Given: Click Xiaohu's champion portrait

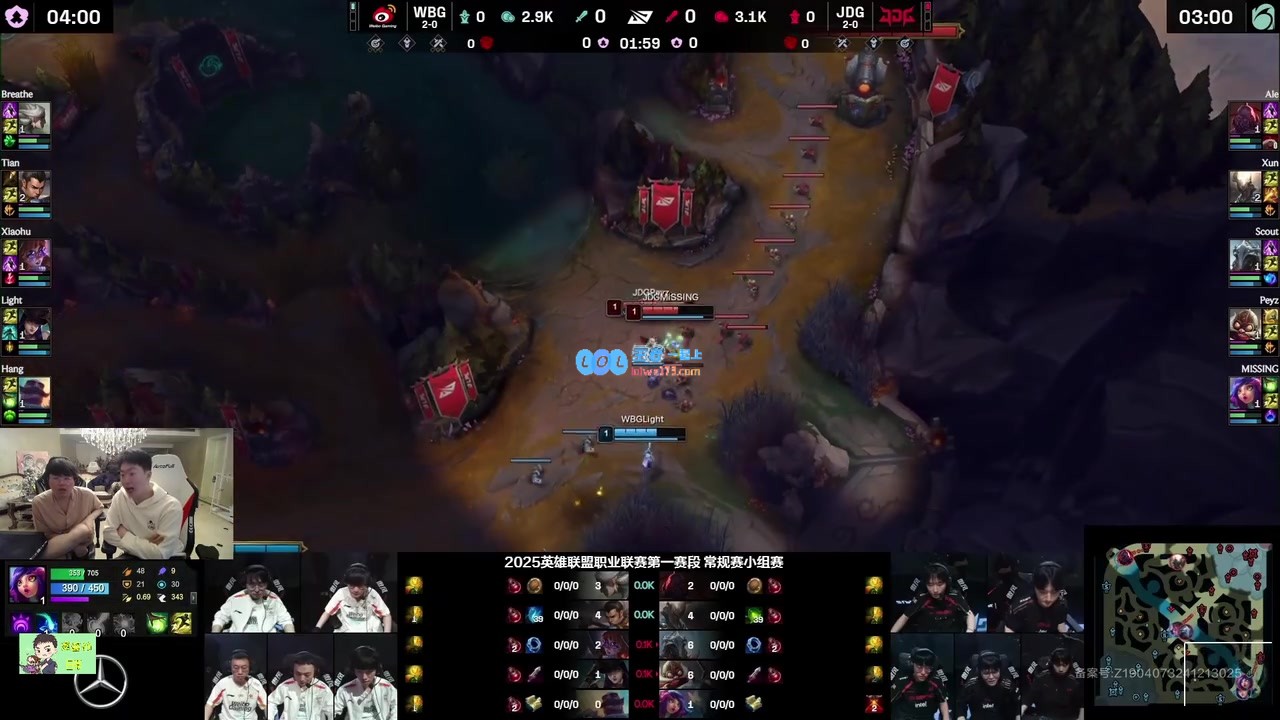Looking at the screenshot, I should tap(34, 255).
